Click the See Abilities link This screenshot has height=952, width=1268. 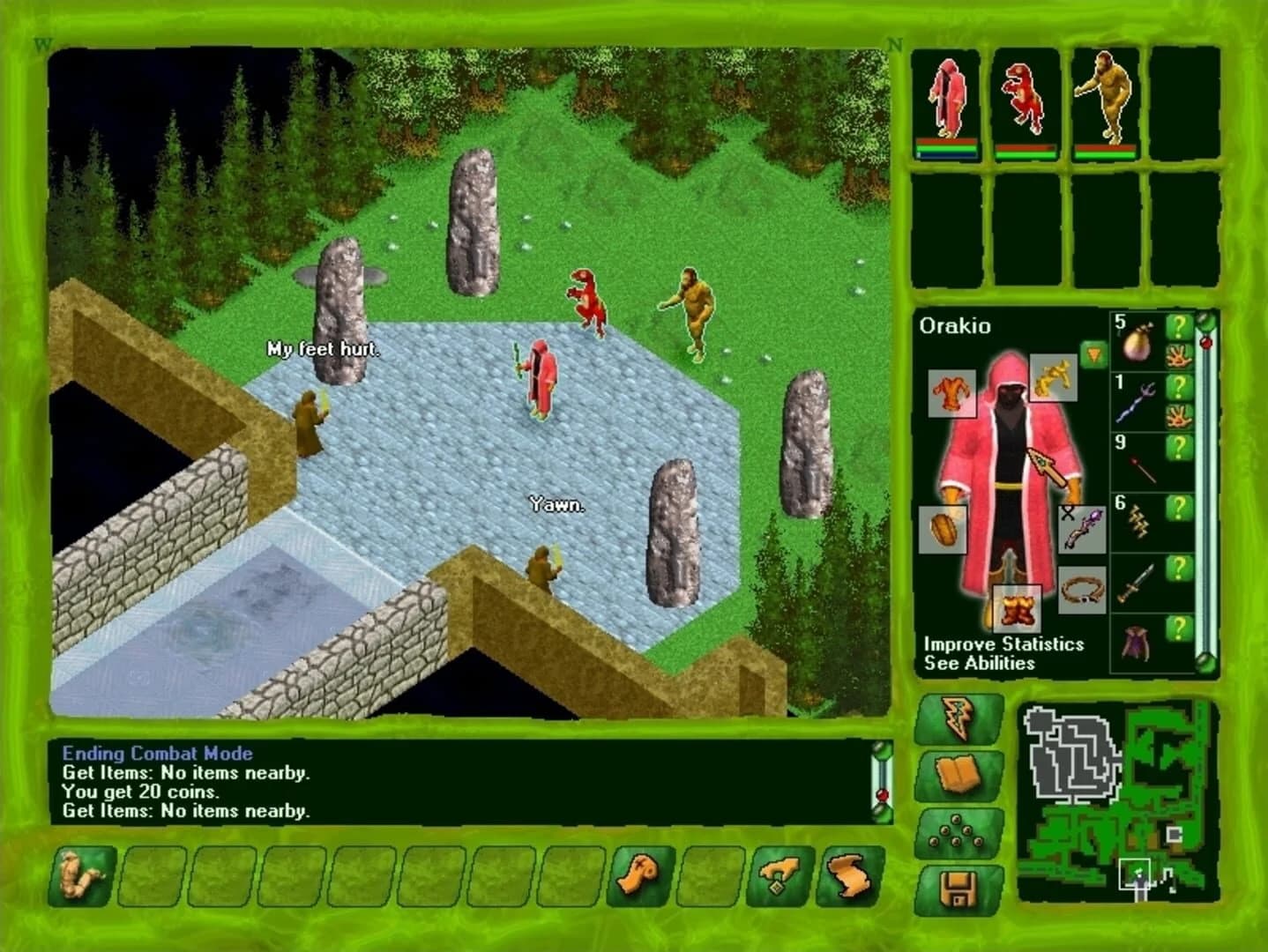[979, 664]
